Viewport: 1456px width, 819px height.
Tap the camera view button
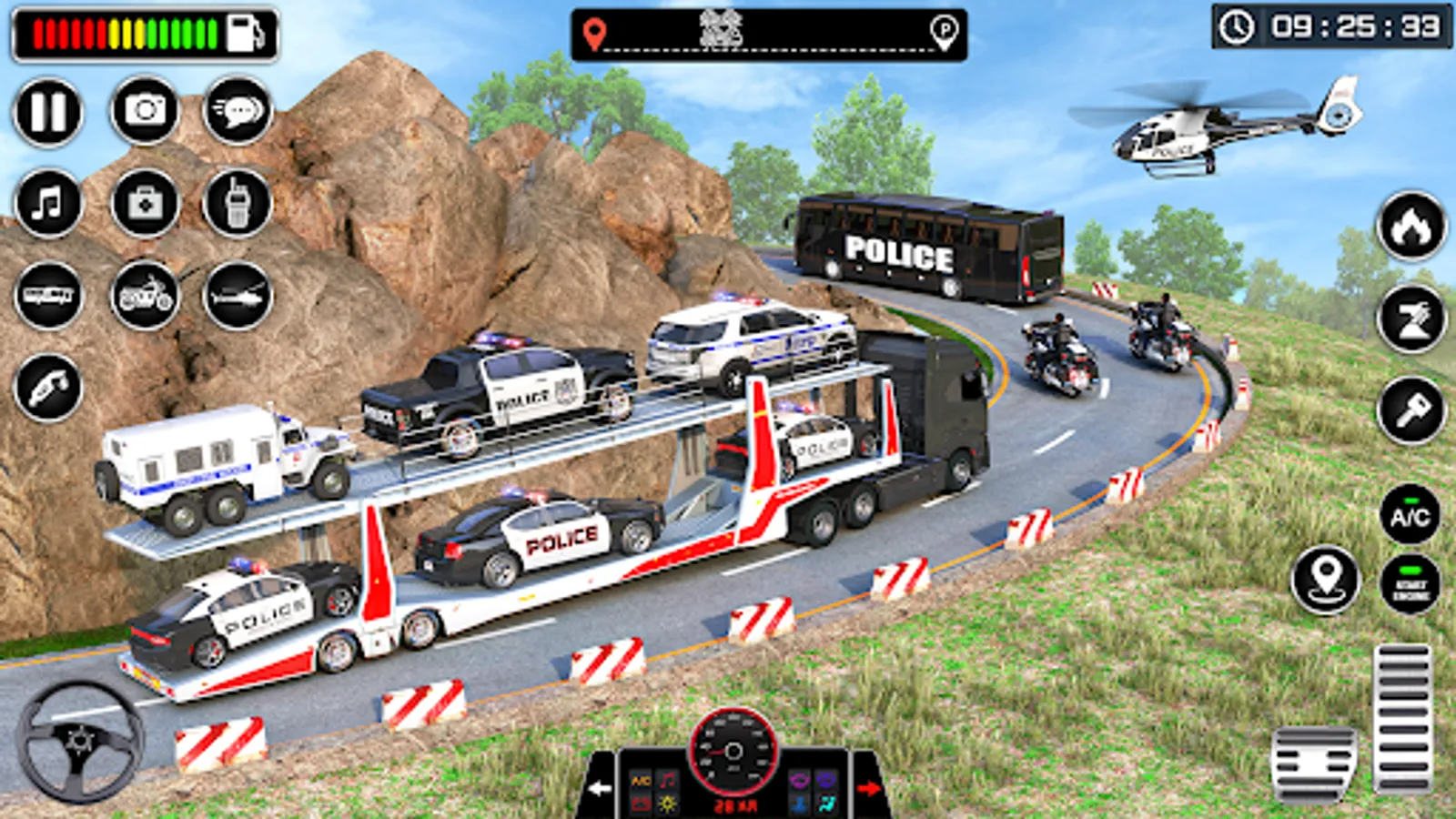point(145,111)
